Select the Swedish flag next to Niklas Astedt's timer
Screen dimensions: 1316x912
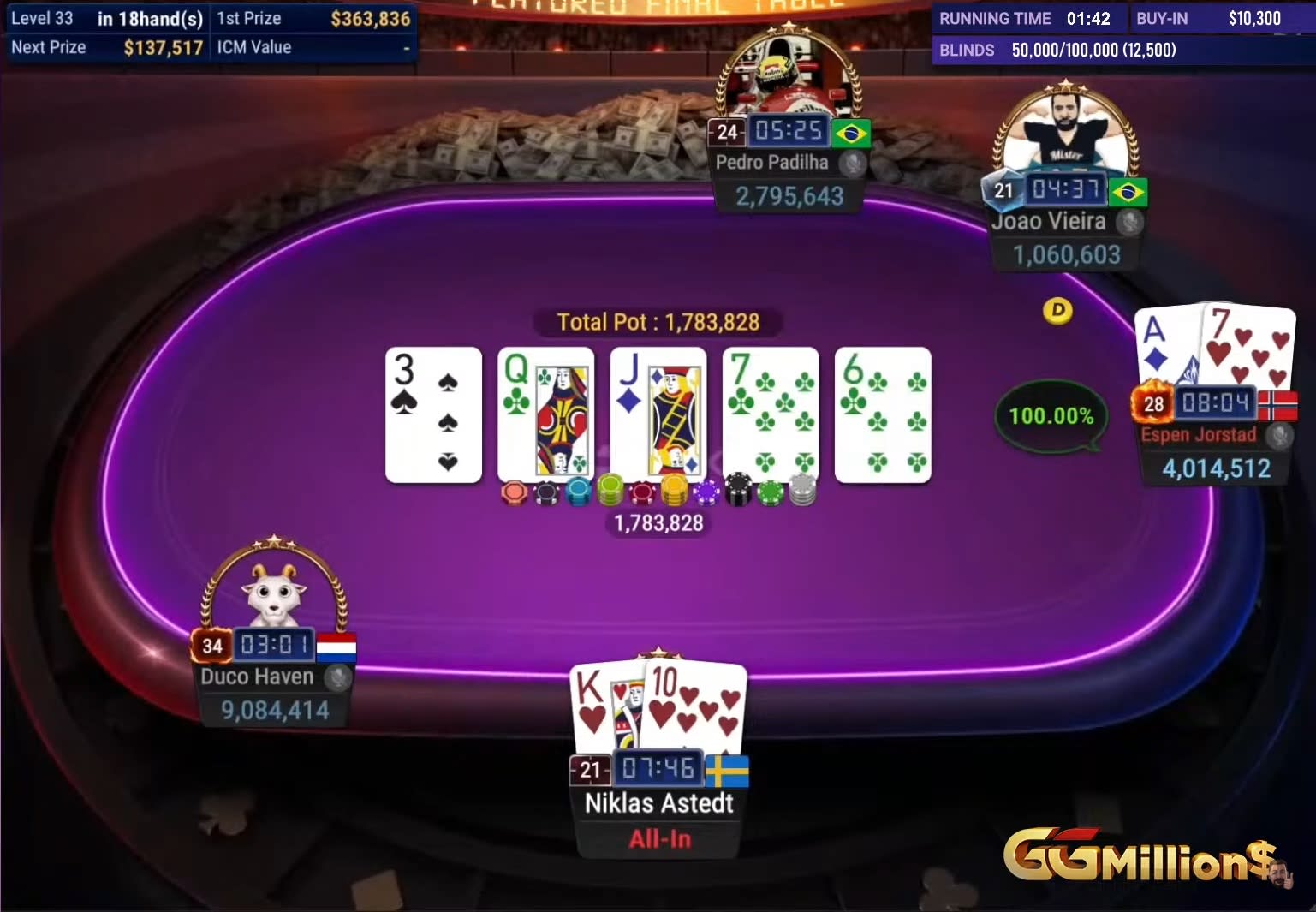726,770
